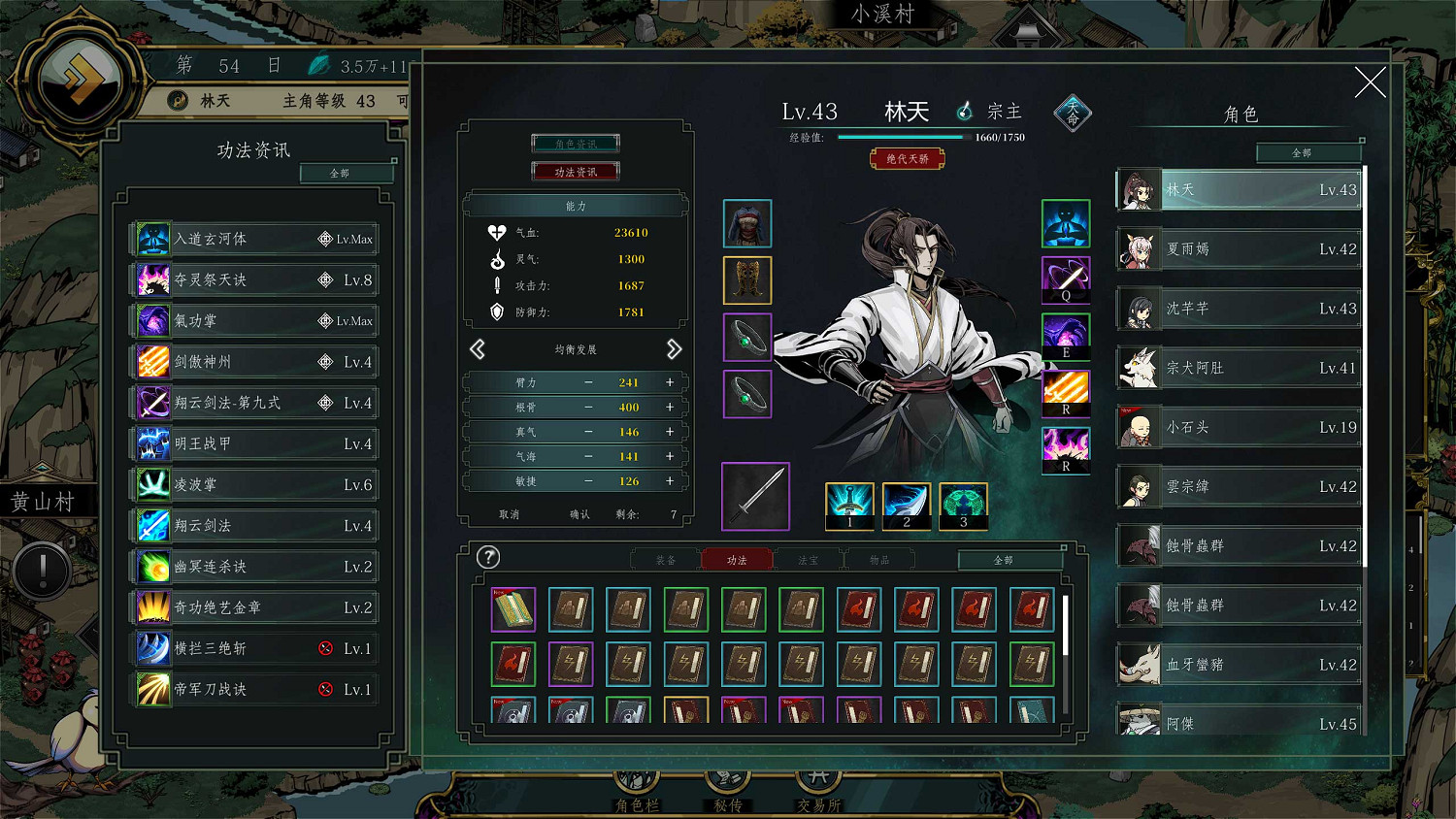Click the right arrow beside 均衡发展

(x=677, y=349)
